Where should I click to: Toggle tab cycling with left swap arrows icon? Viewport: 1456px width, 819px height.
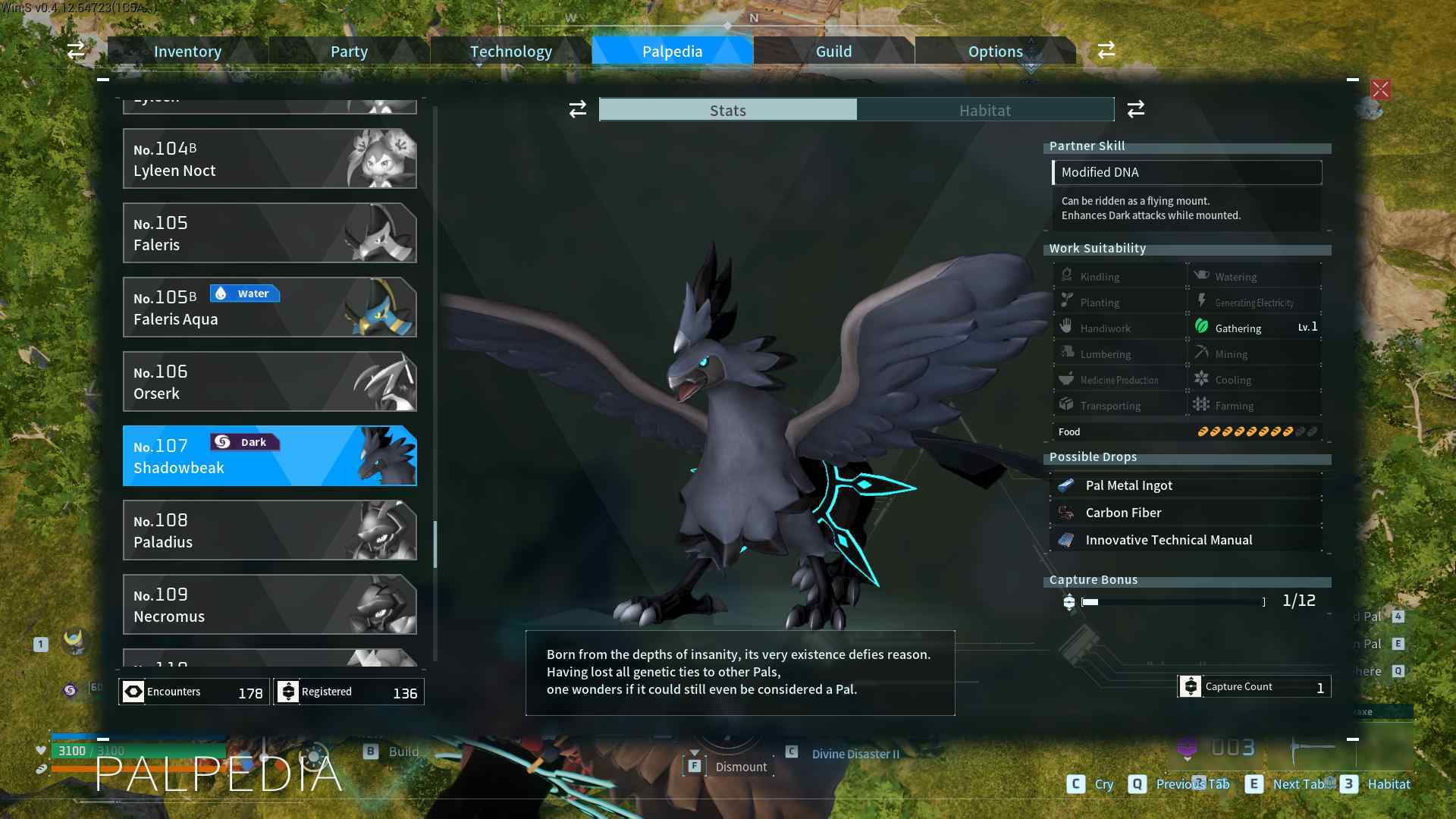click(578, 109)
